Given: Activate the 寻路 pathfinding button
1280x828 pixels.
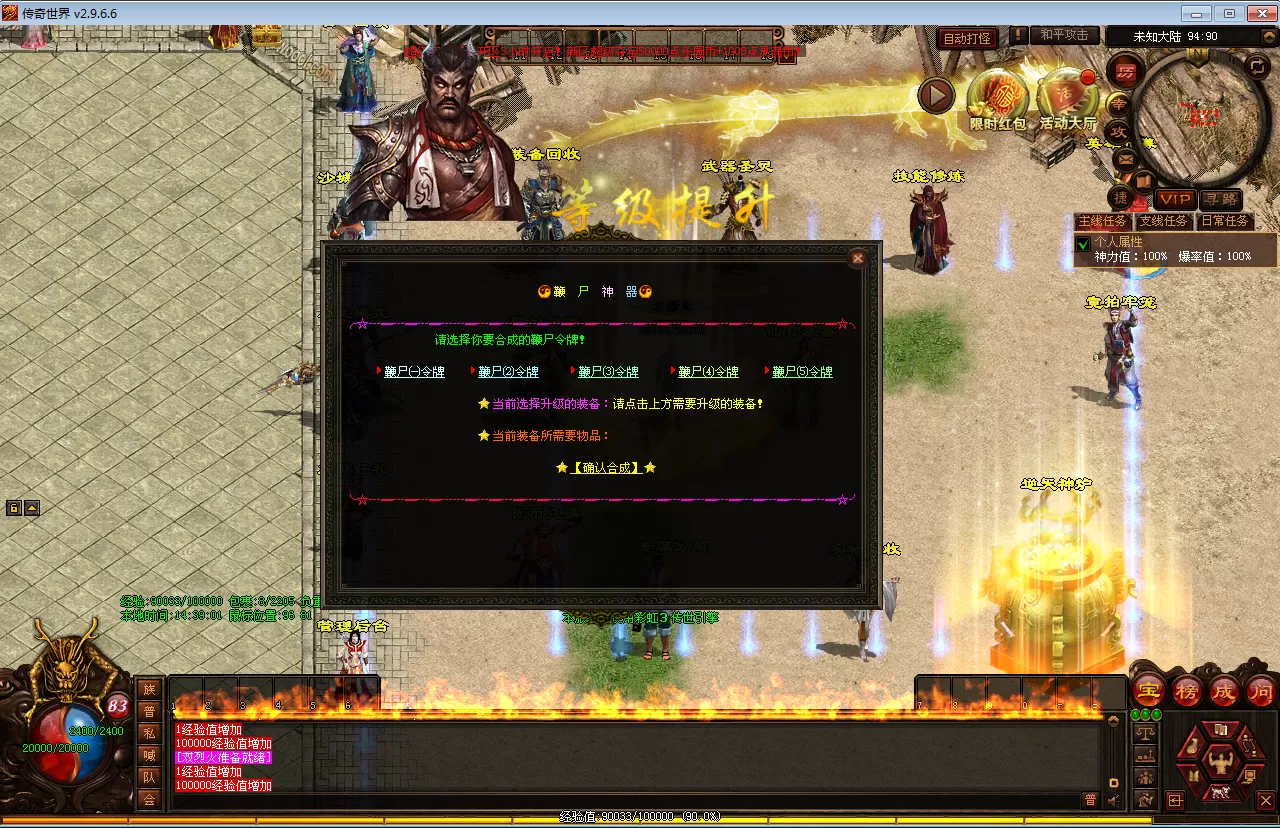Looking at the screenshot, I should (x=1221, y=199).
